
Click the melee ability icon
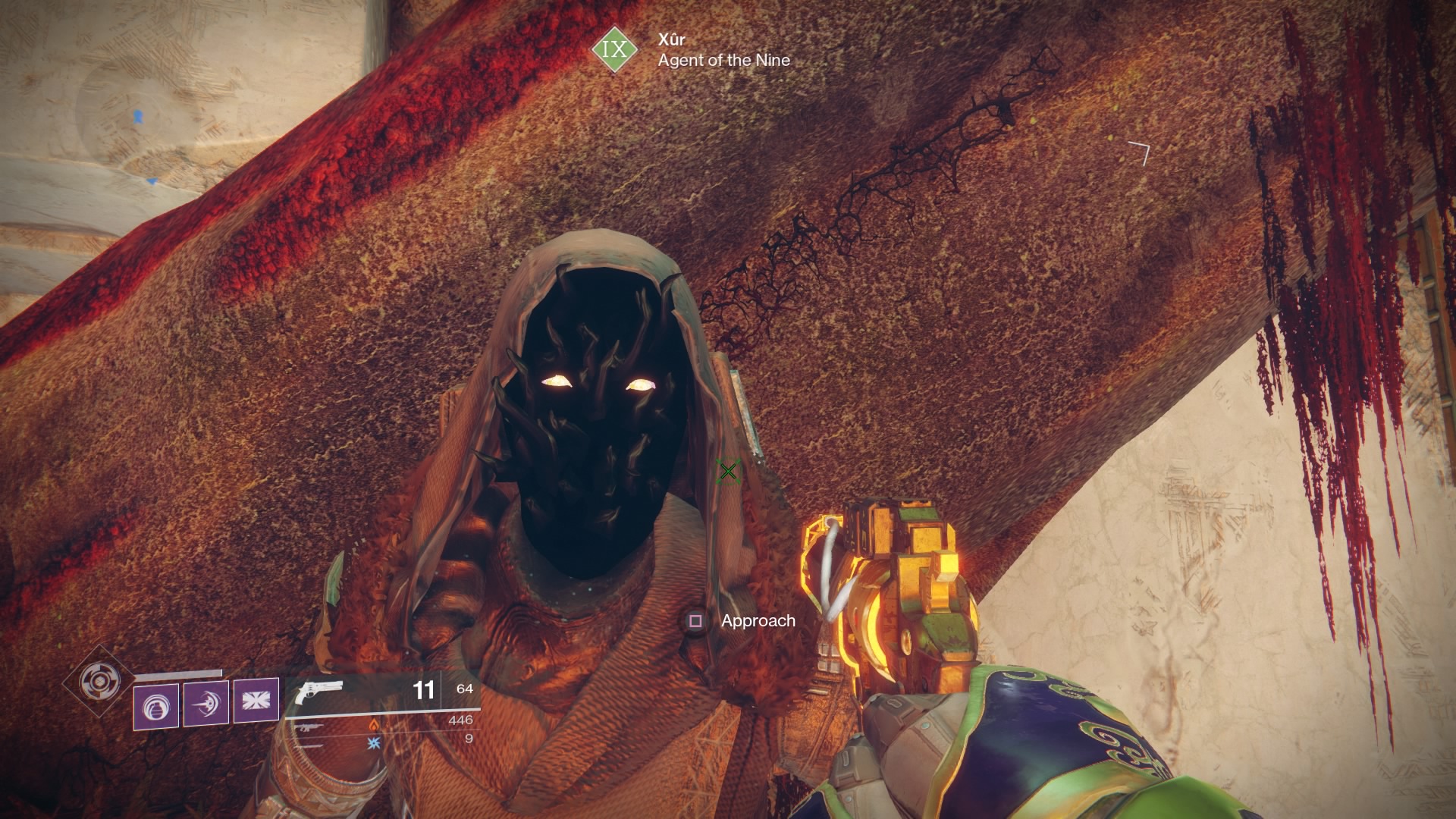click(206, 704)
